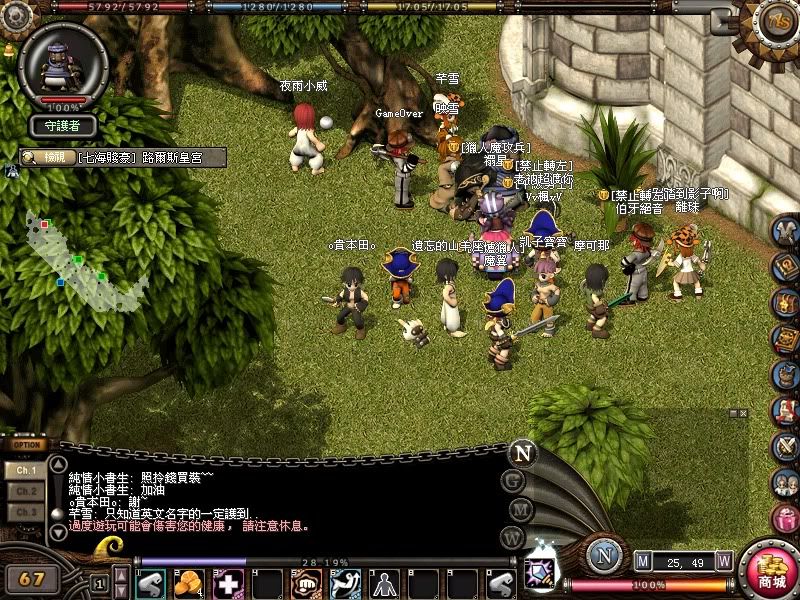Click the 守護者 label button
Viewport: 800px width, 600px height.
click(x=62, y=126)
